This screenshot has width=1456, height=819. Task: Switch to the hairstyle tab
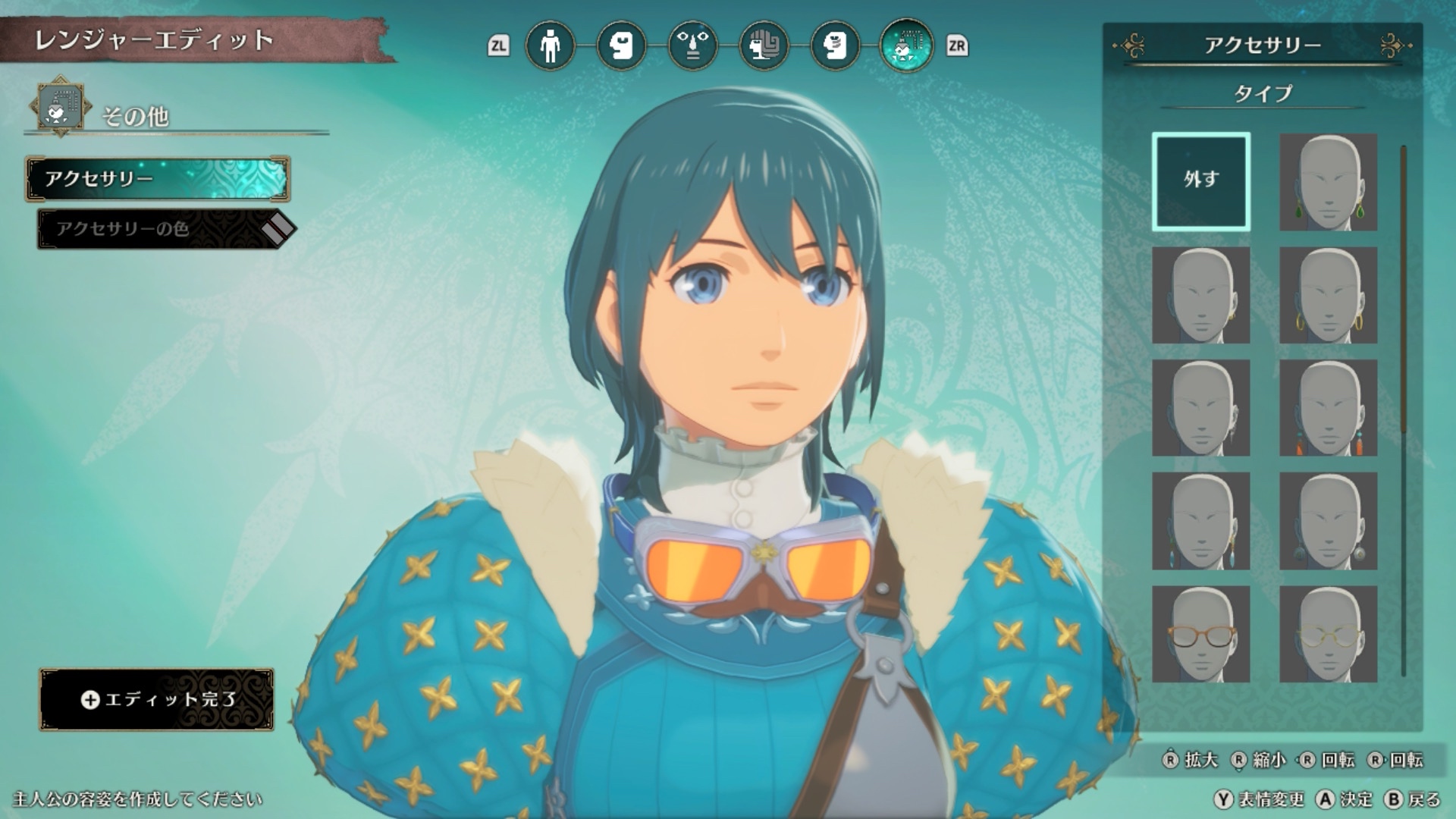(x=764, y=45)
